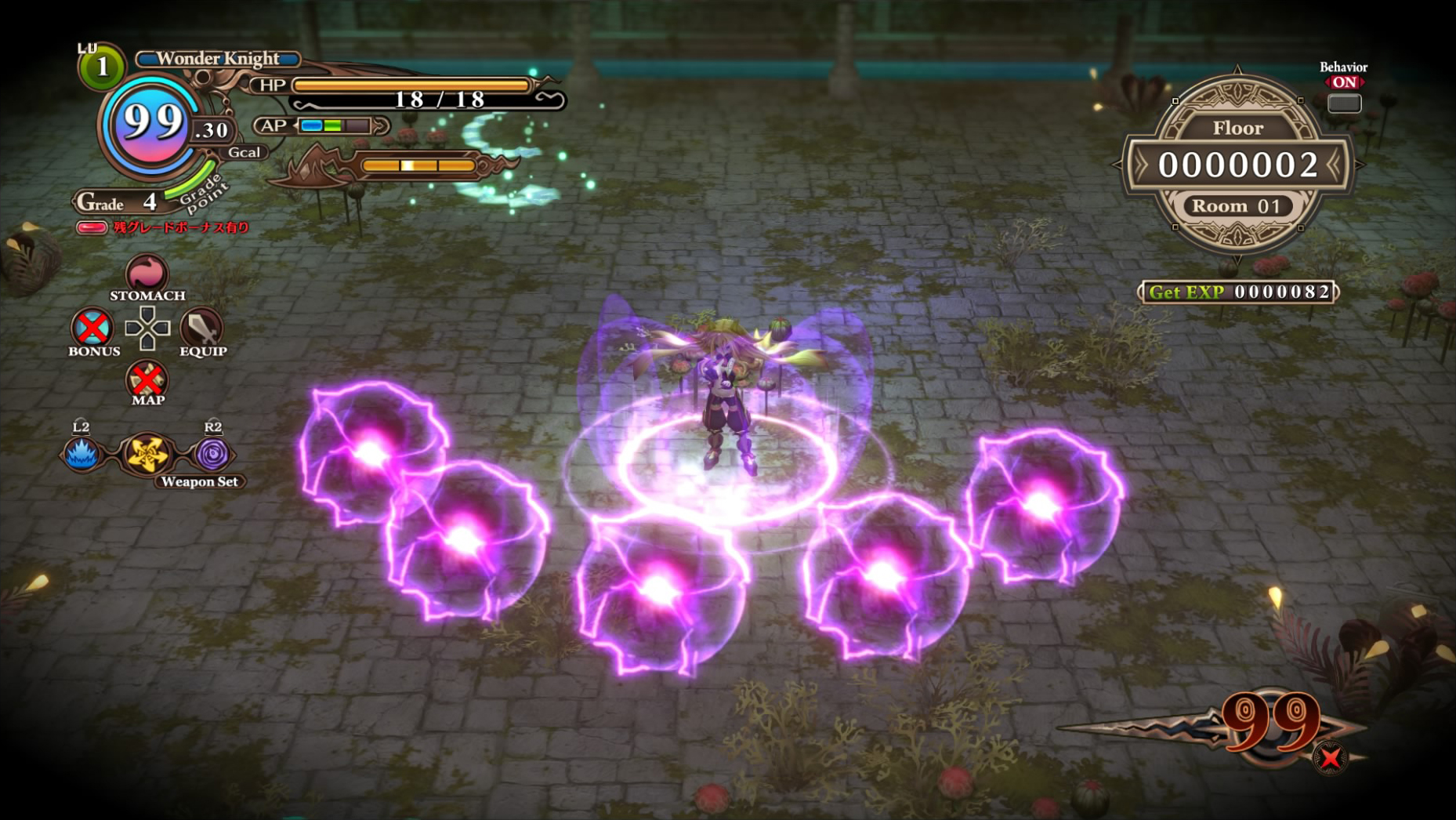Select the yellow center weapon icon
This screenshot has width=1456, height=820.
click(x=147, y=454)
